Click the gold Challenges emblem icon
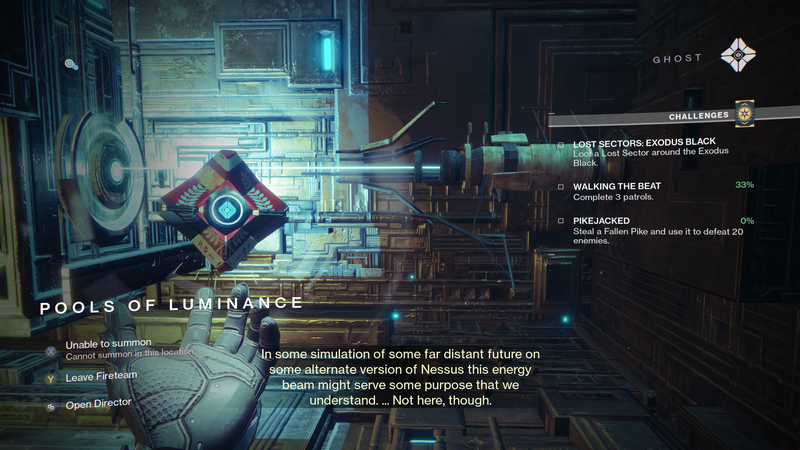The image size is (800, 450). point(743,115)
